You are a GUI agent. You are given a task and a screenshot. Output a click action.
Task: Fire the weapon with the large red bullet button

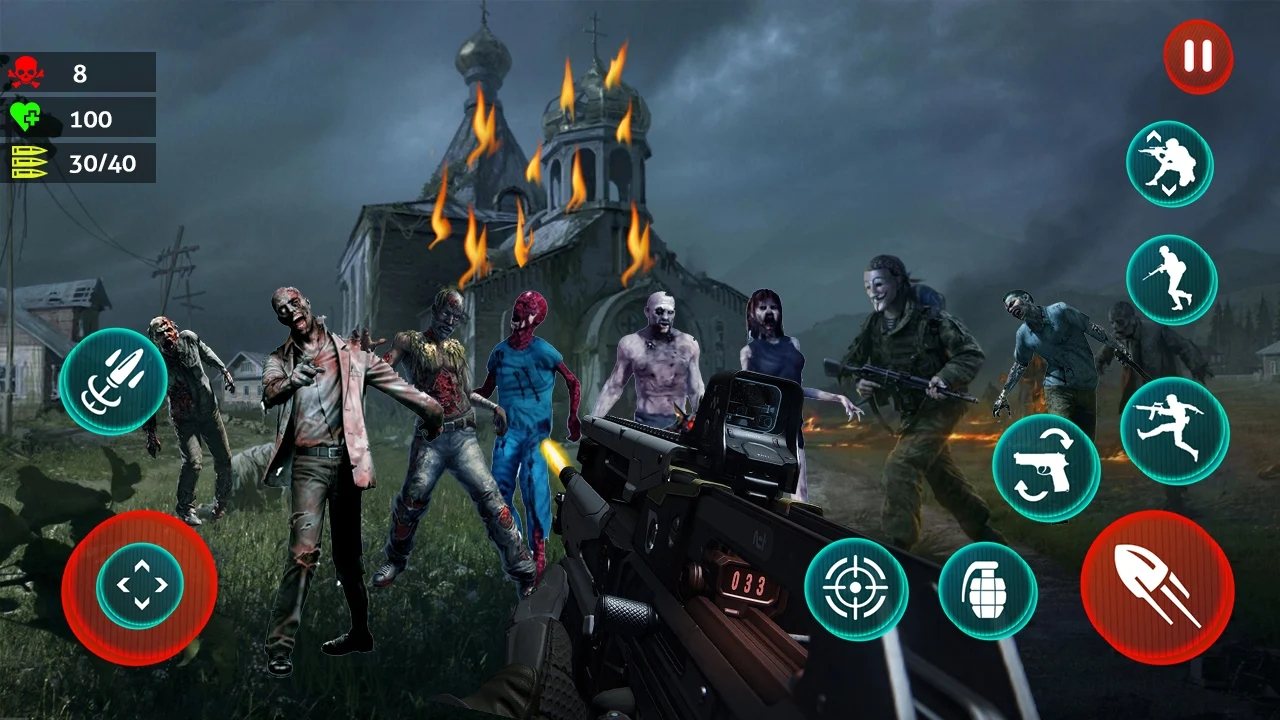click(1157, 587)
